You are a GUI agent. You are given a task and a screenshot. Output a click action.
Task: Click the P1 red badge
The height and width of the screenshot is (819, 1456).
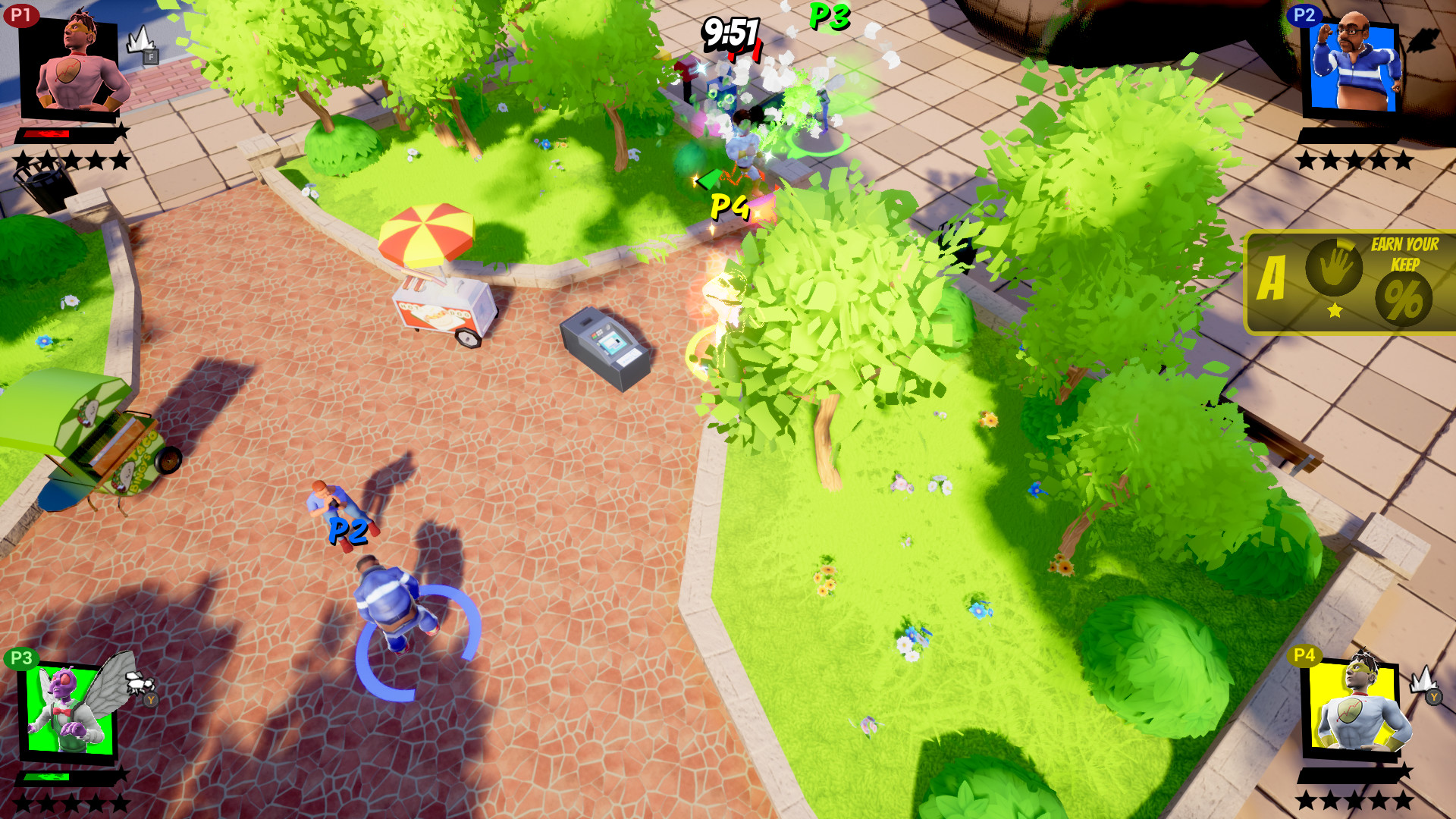(21, 13)
